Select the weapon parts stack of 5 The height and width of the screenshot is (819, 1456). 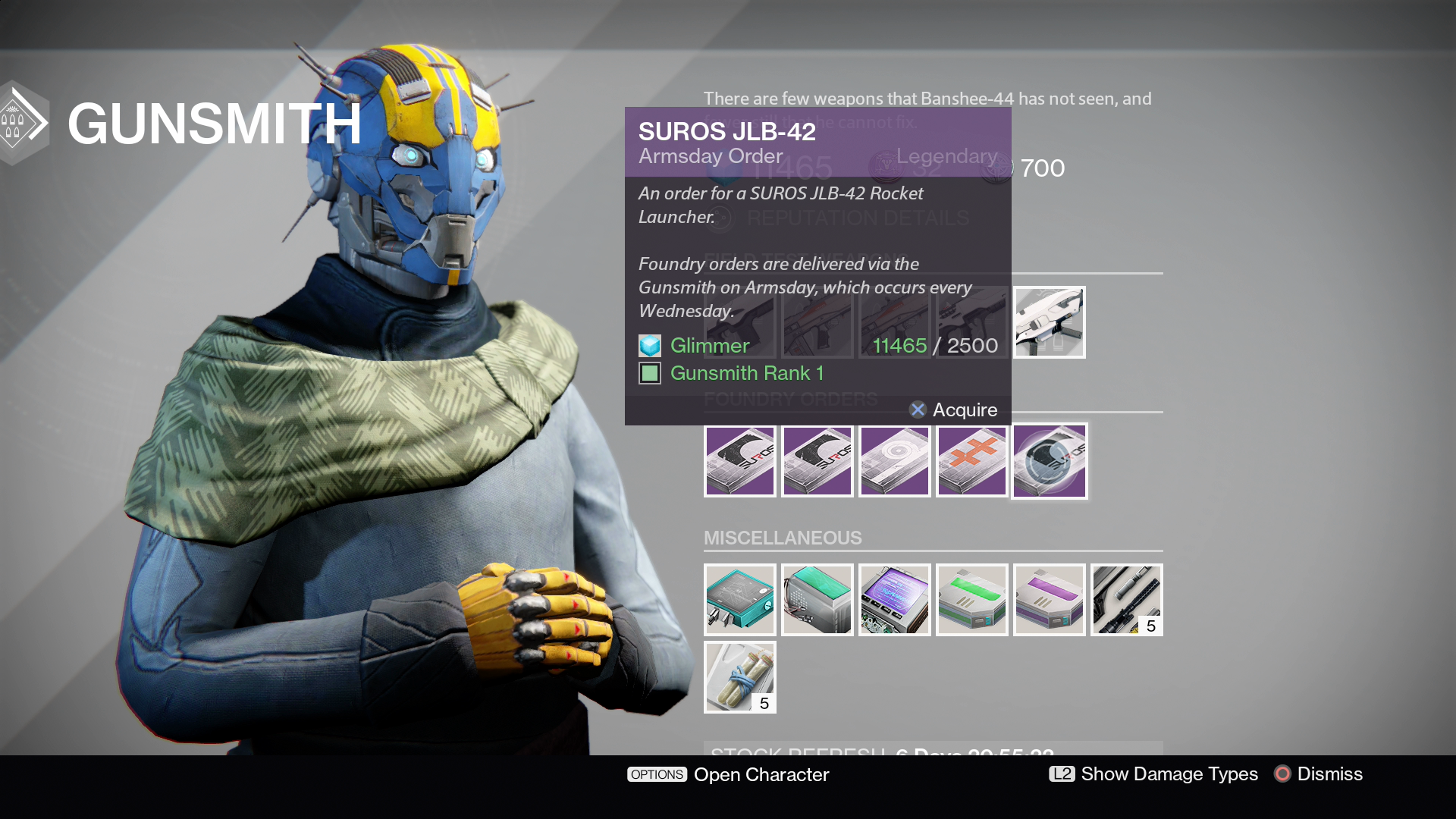click(1126, 600)
